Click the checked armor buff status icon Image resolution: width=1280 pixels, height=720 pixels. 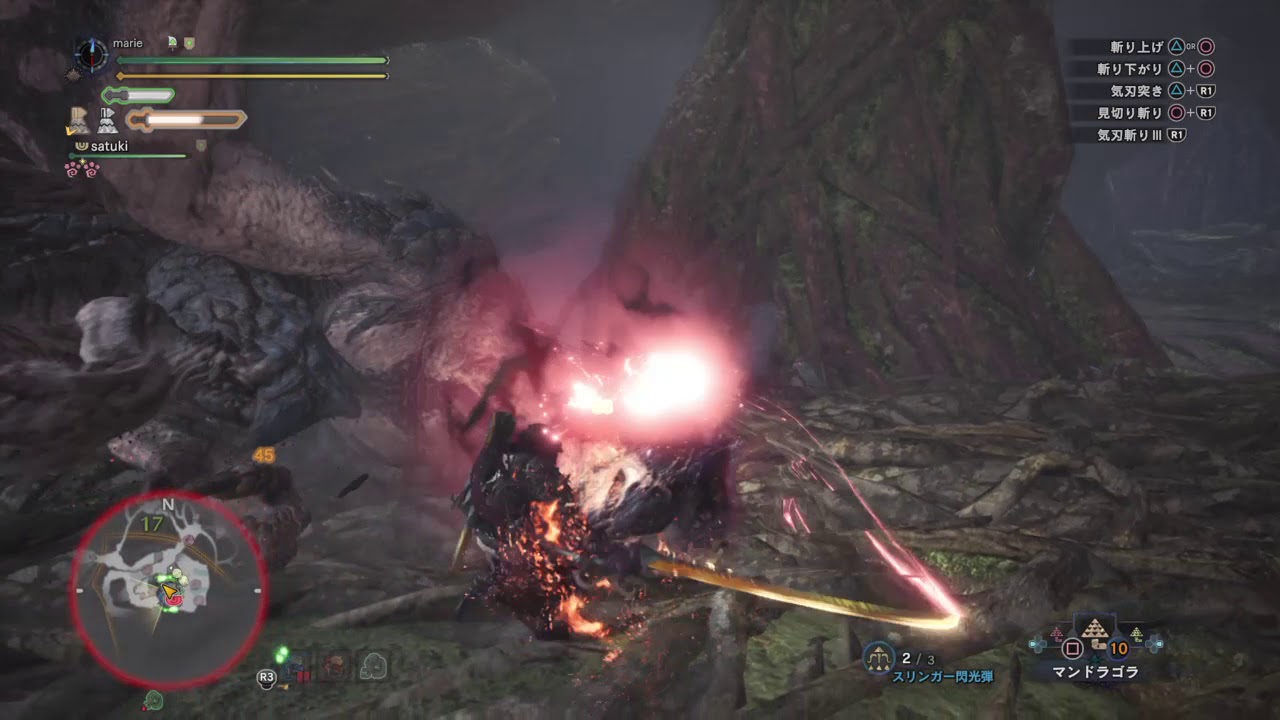pyautogui.click(x=77, y=121)
